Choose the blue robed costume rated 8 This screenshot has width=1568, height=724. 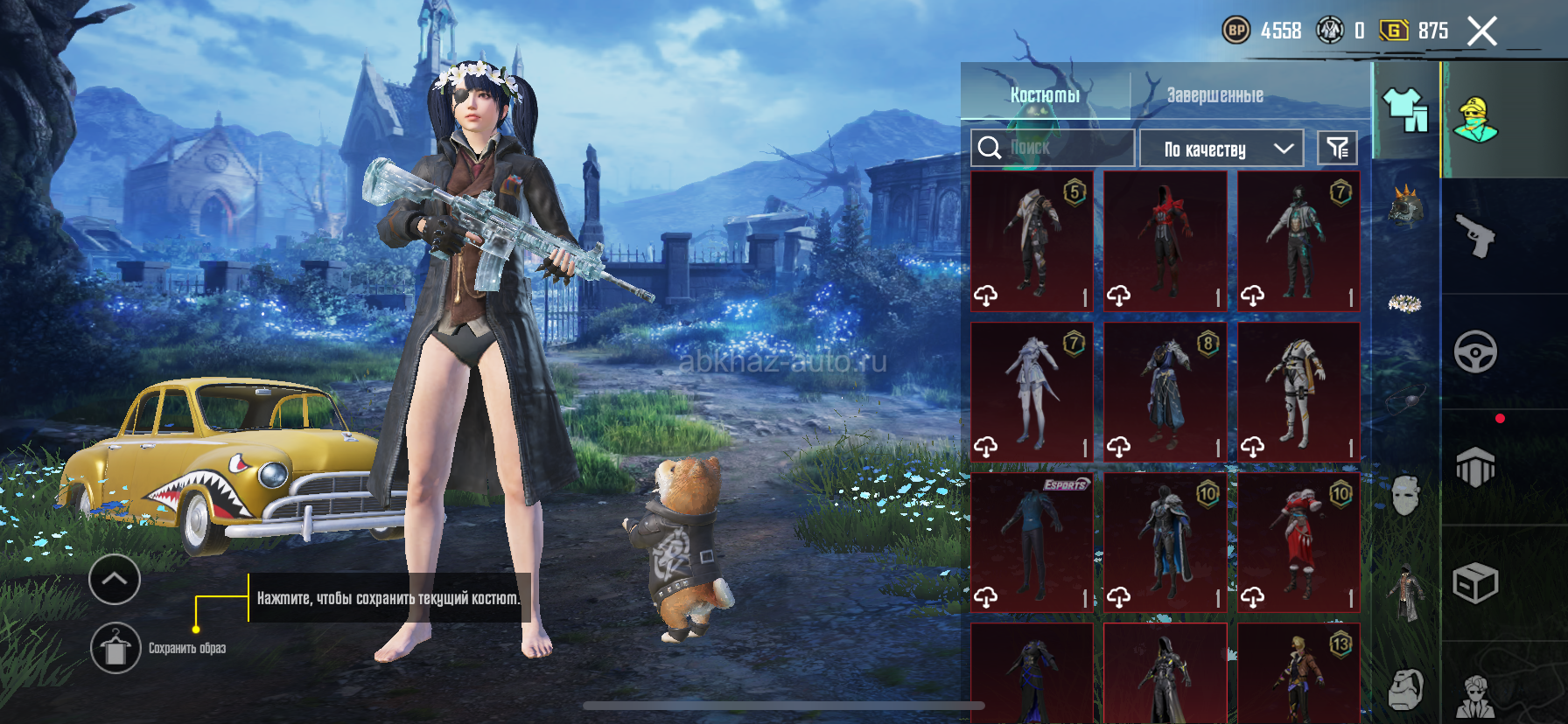[x=1165, y=392]
